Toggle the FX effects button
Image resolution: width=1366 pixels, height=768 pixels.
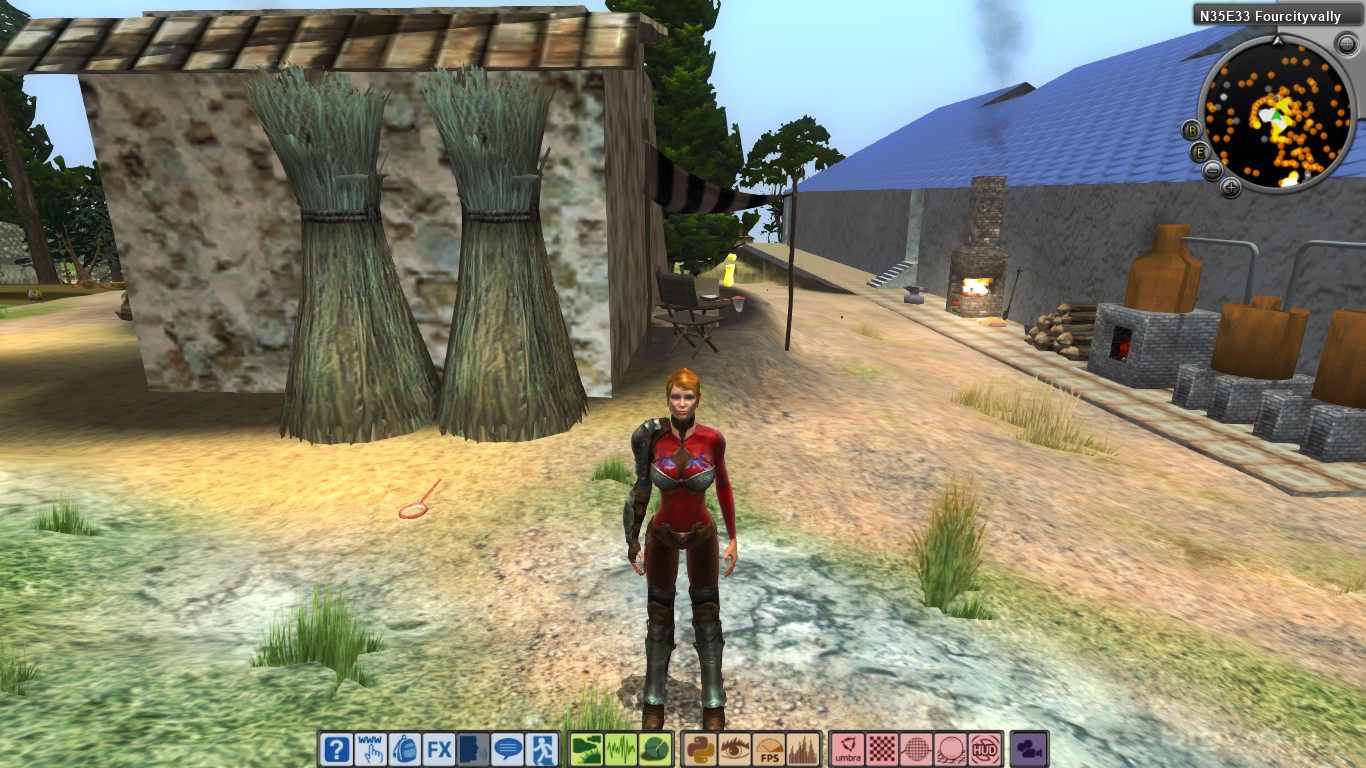pos(439,749)
